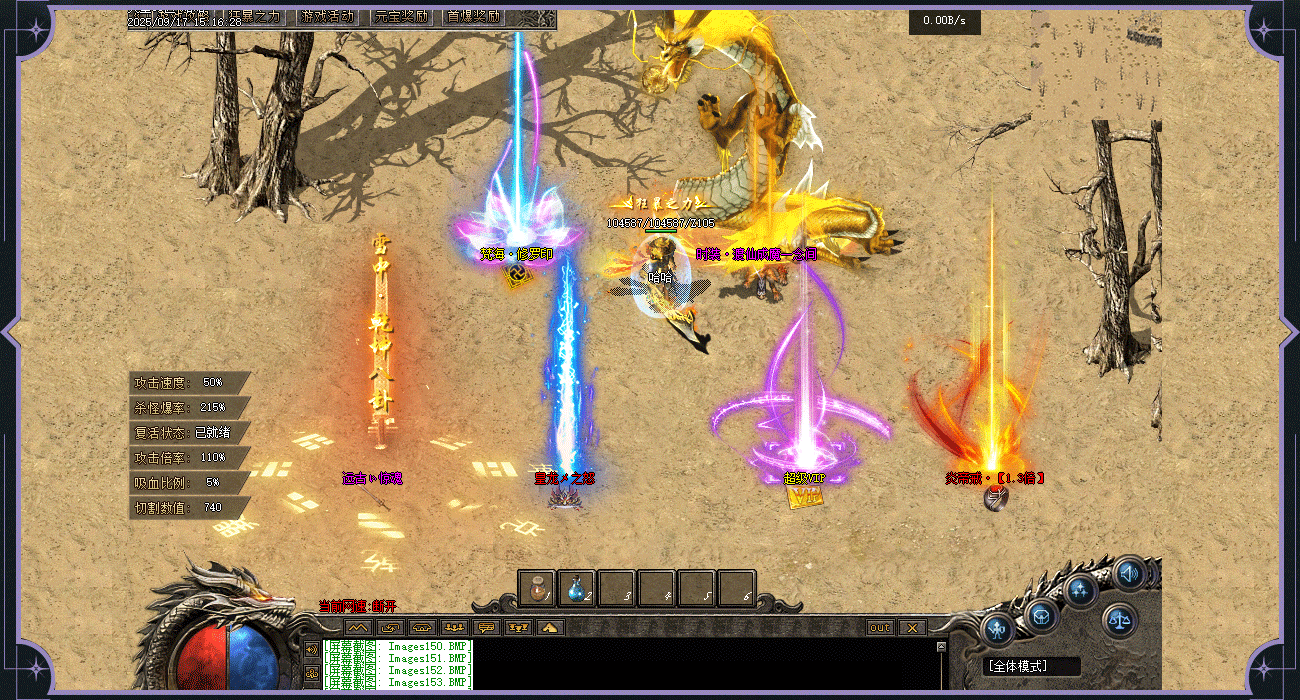The width and height of the screenshot is (1300, 700).
Task: Open the bag chest icon button
Action: [1042, 614]
